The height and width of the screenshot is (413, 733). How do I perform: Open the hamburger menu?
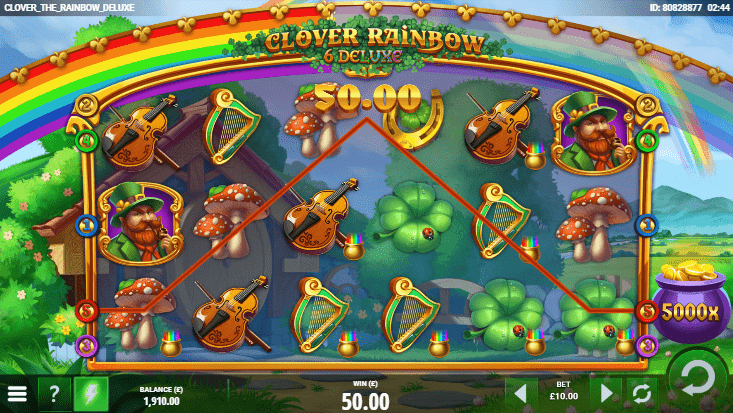(17, 393)
